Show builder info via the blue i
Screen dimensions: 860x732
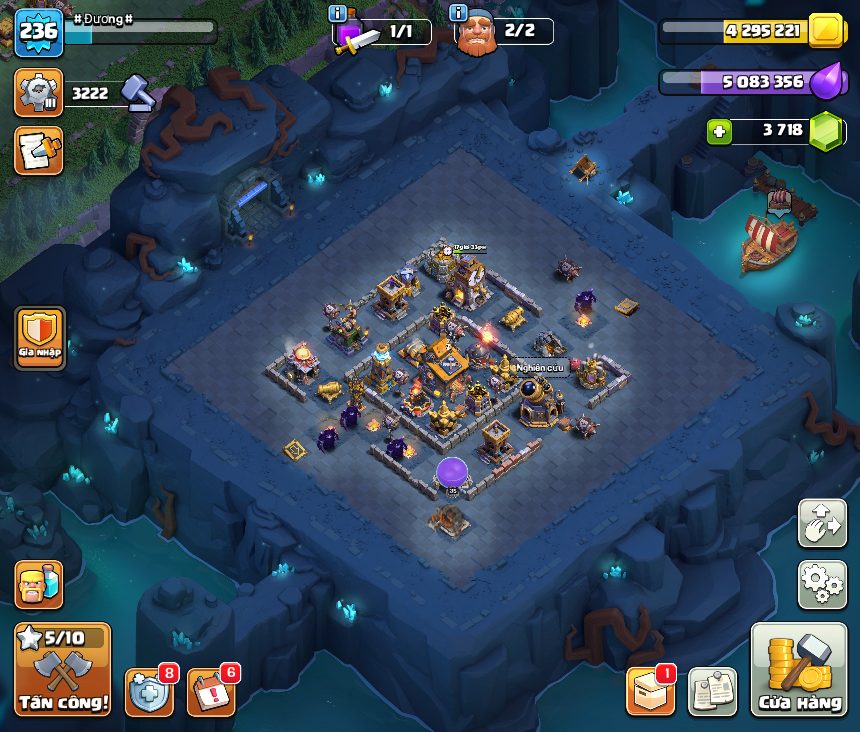click(459, 13)
